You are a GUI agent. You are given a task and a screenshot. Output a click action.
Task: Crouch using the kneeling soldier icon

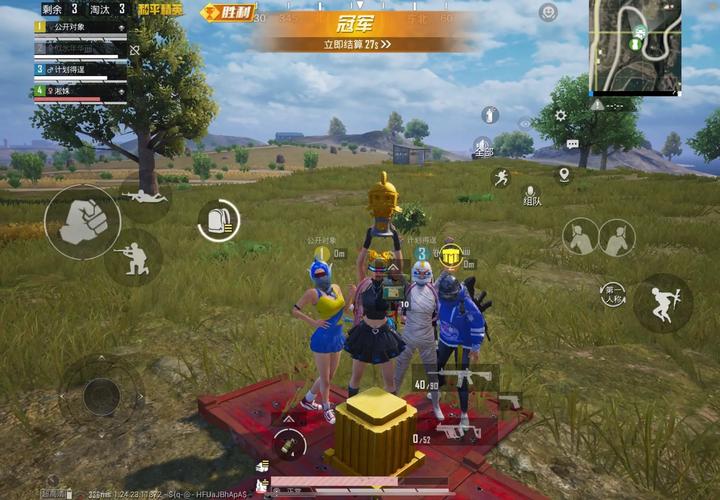(133, 257)
